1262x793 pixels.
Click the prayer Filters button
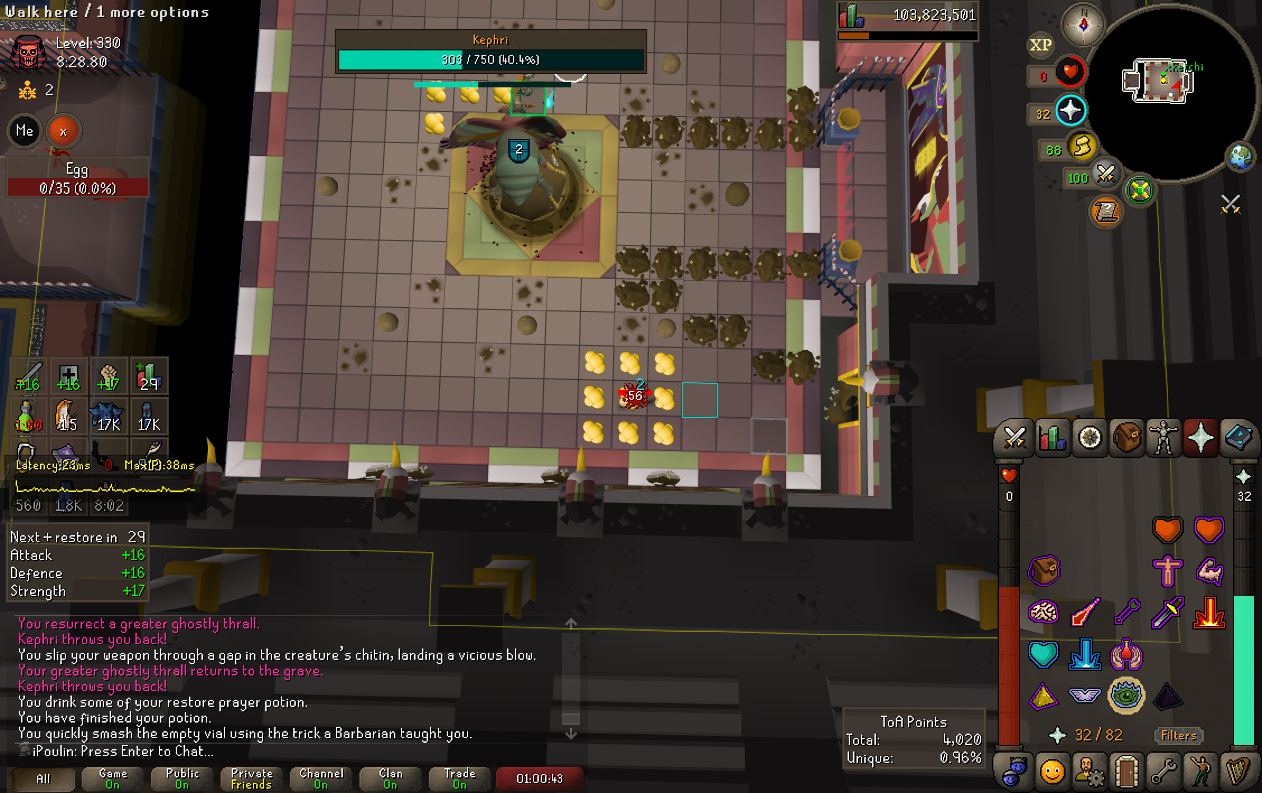coord(1178,735)
